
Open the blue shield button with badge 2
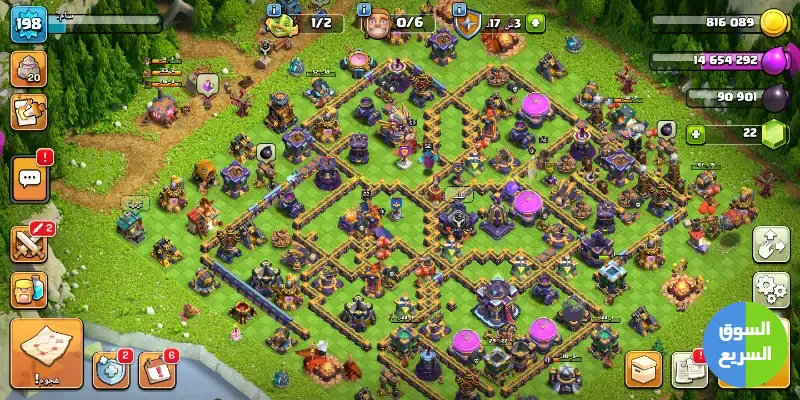pos(110,372)
